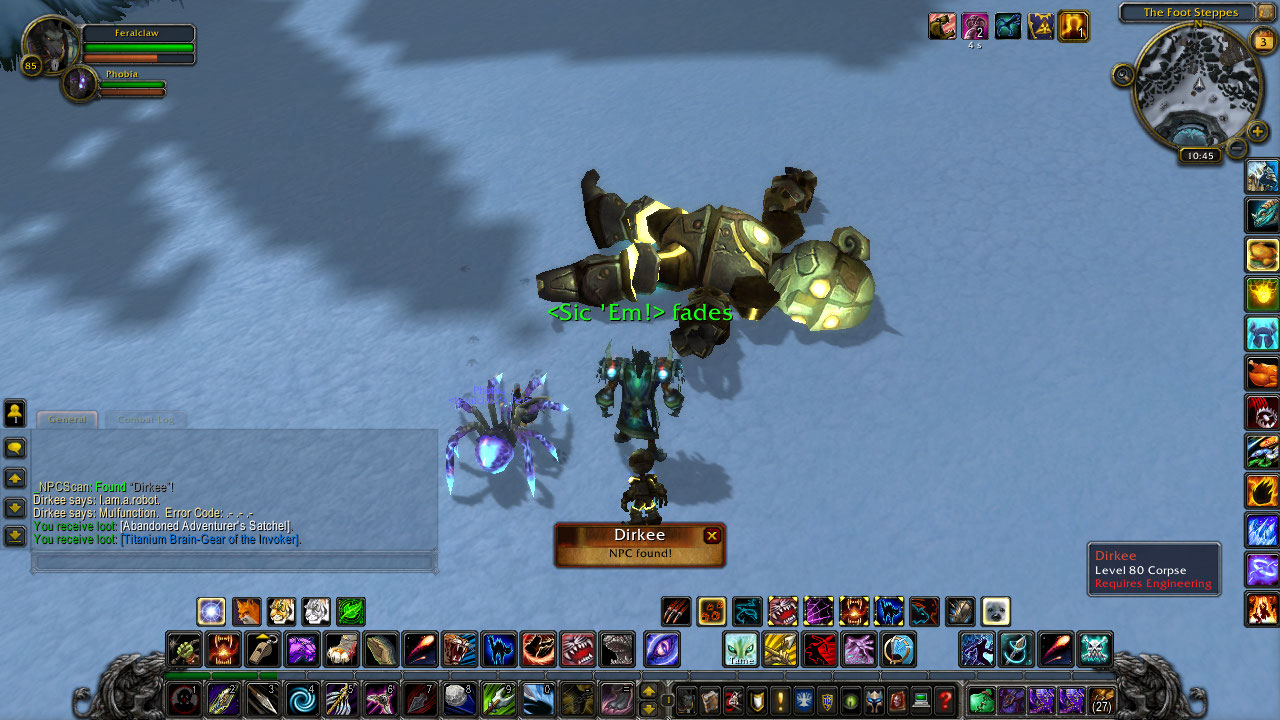
Task: Activate the white seal icon on pet bar
Action: click(x=995, y=611)
